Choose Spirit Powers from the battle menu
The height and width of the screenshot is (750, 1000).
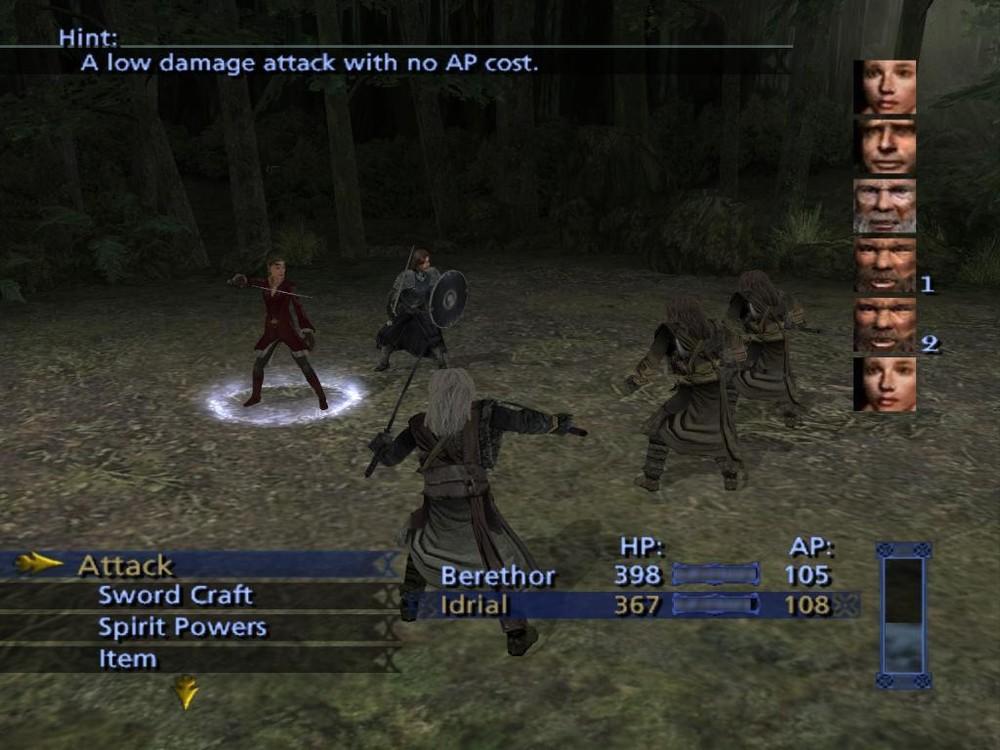(x=182, y=628)
